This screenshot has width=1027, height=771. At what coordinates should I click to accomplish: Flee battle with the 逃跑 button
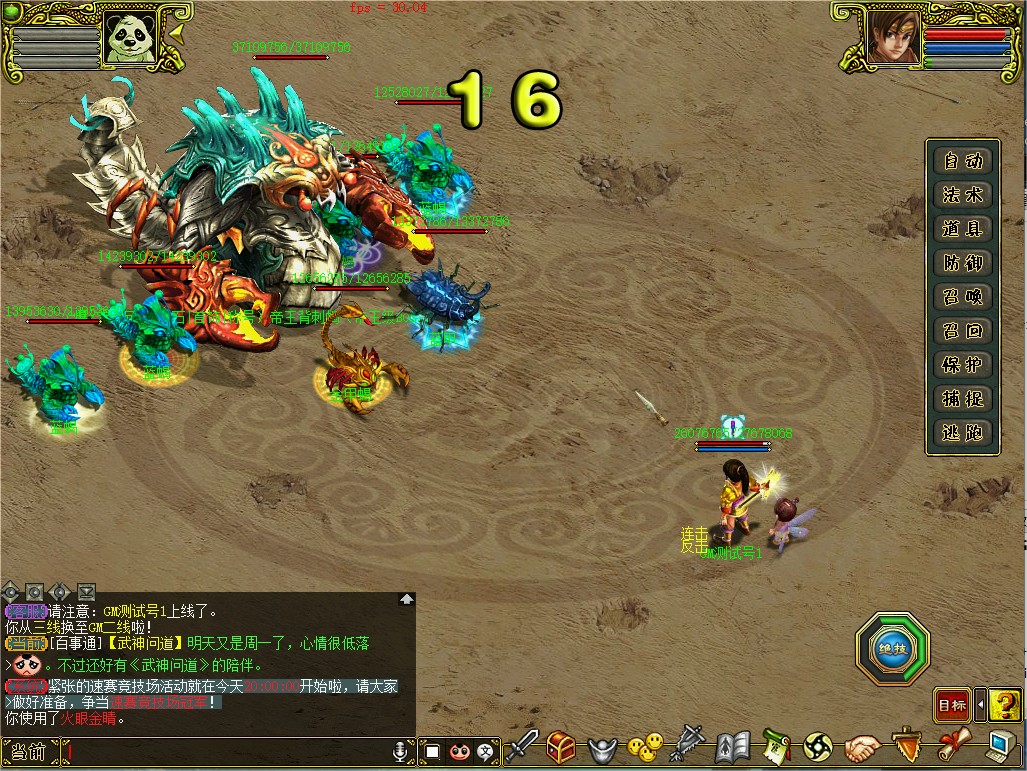[962, 433]
